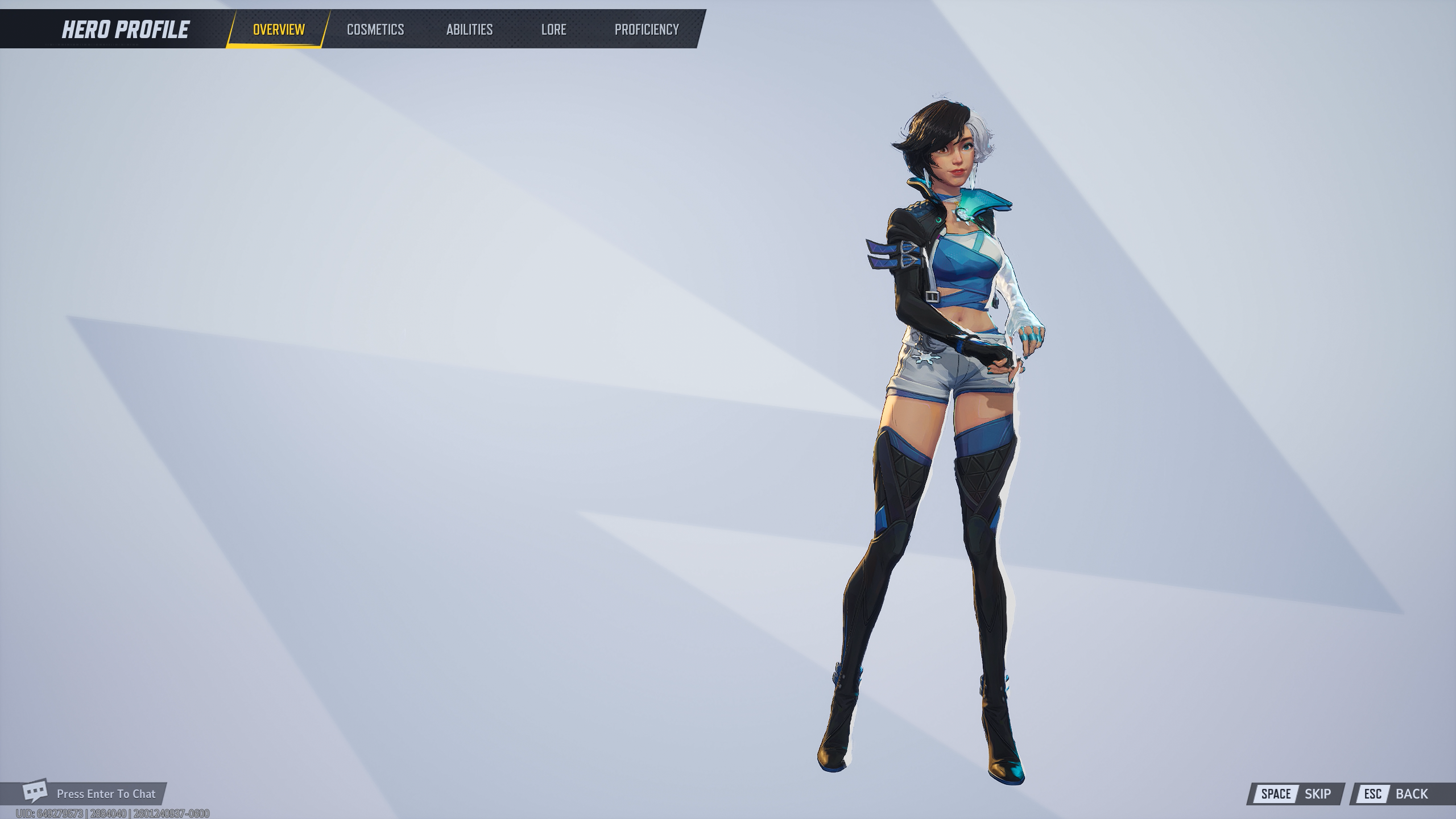Screen dimensions: 1456x819
Task: Select the Lore tab
Action: click(553, 30)
